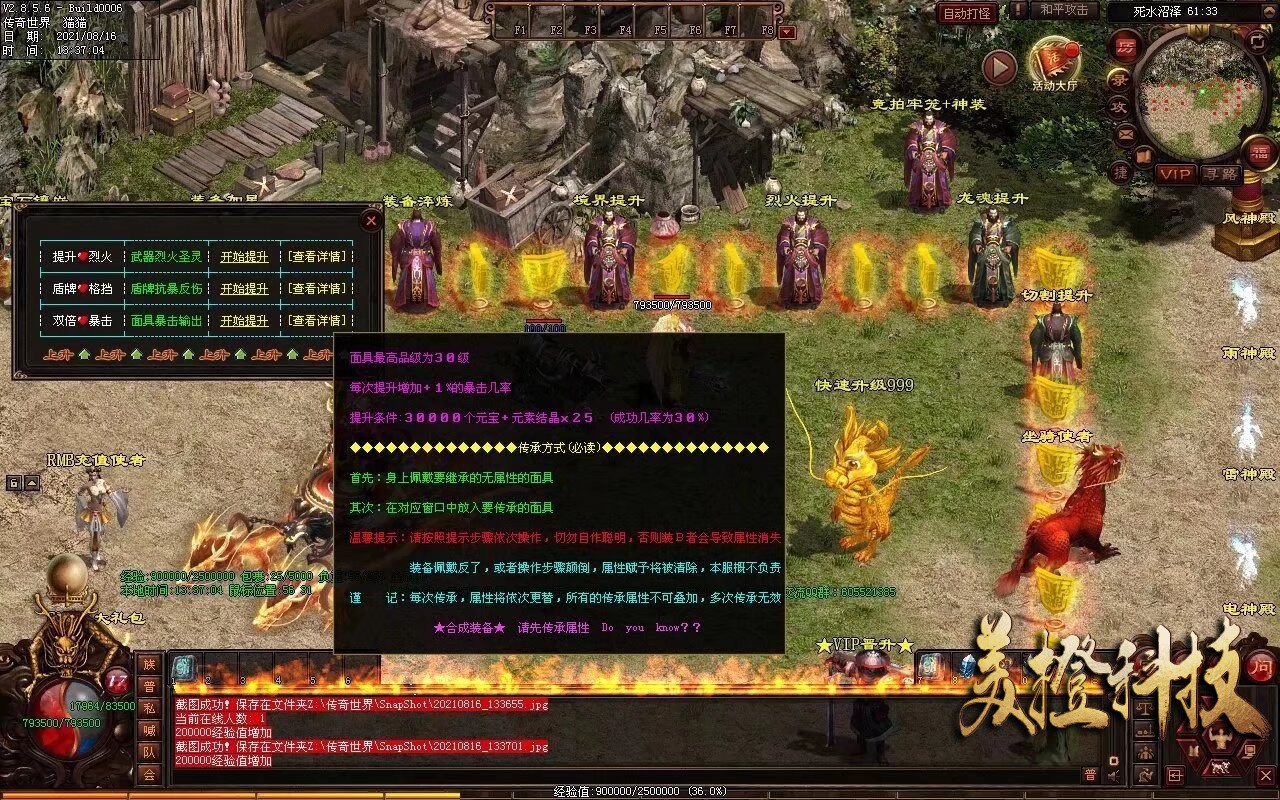Switch to the 队 team chat channel
The image size is (1280, 800).
pos(150,753)
